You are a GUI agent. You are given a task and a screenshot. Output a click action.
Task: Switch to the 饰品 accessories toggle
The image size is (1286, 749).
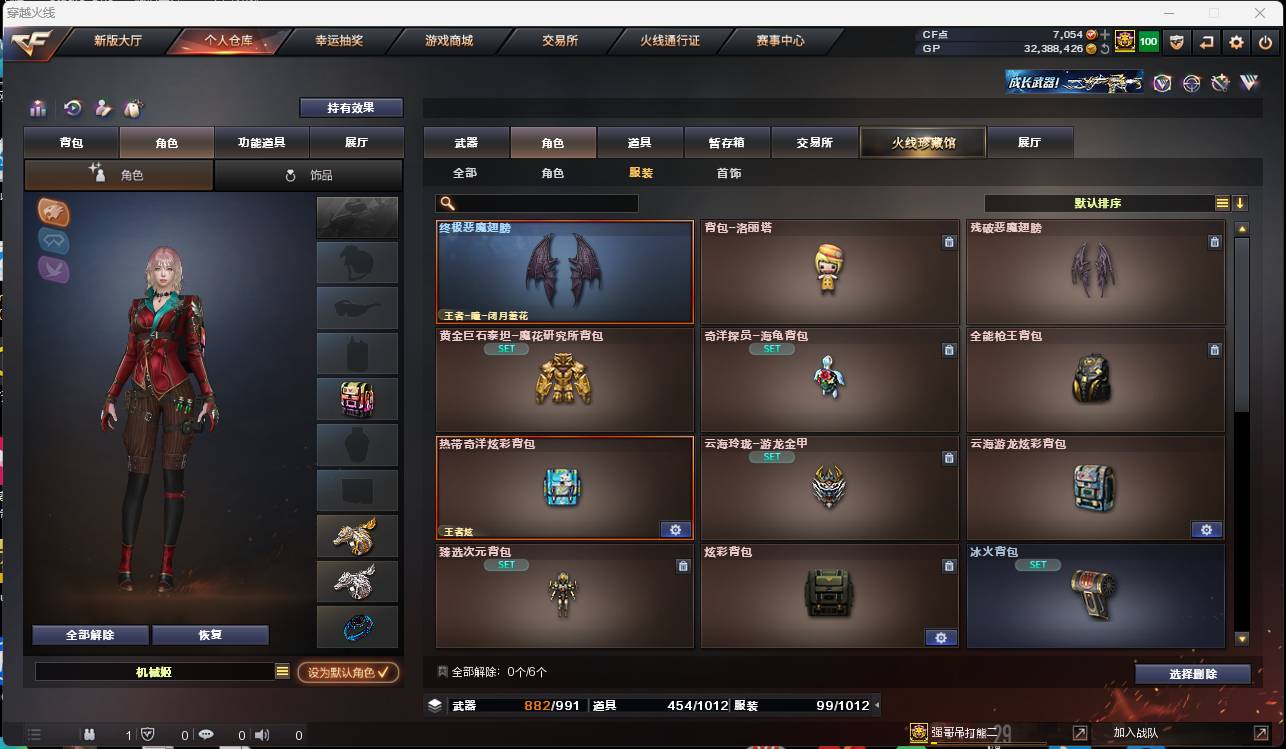310,174
